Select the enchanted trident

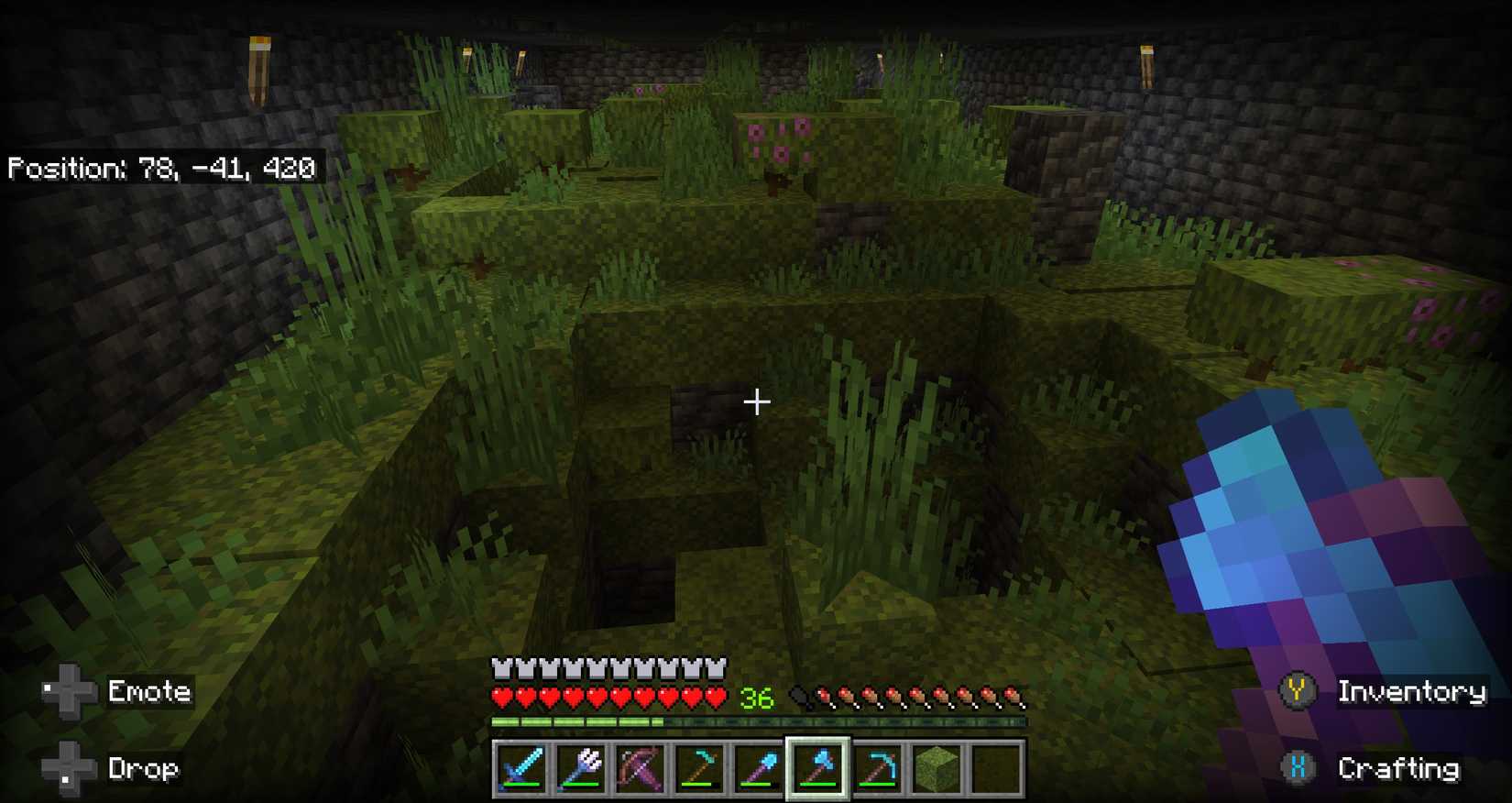pos(580,770)
